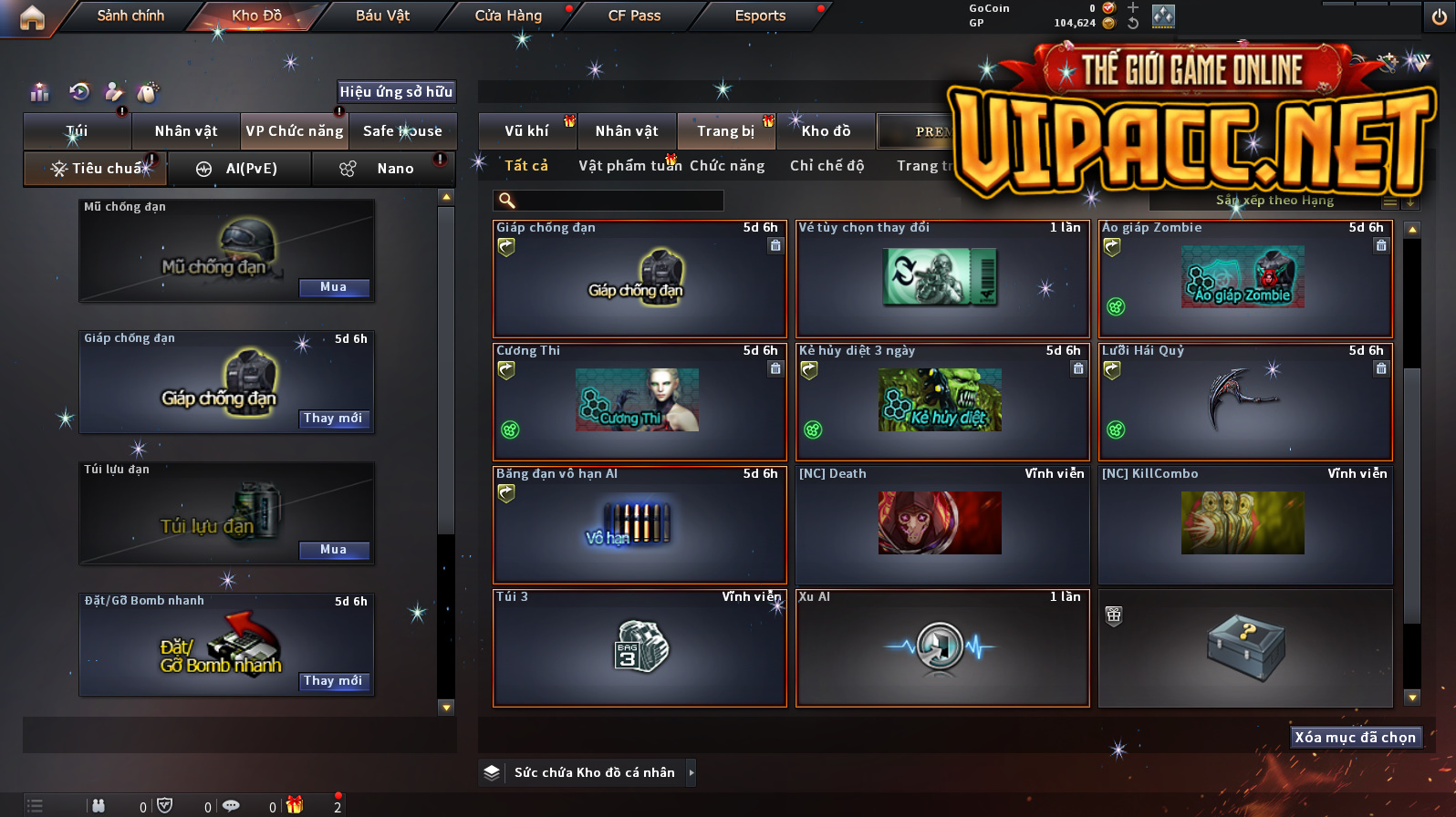Switch to the Báu Vật tab

tap(382, 16)
